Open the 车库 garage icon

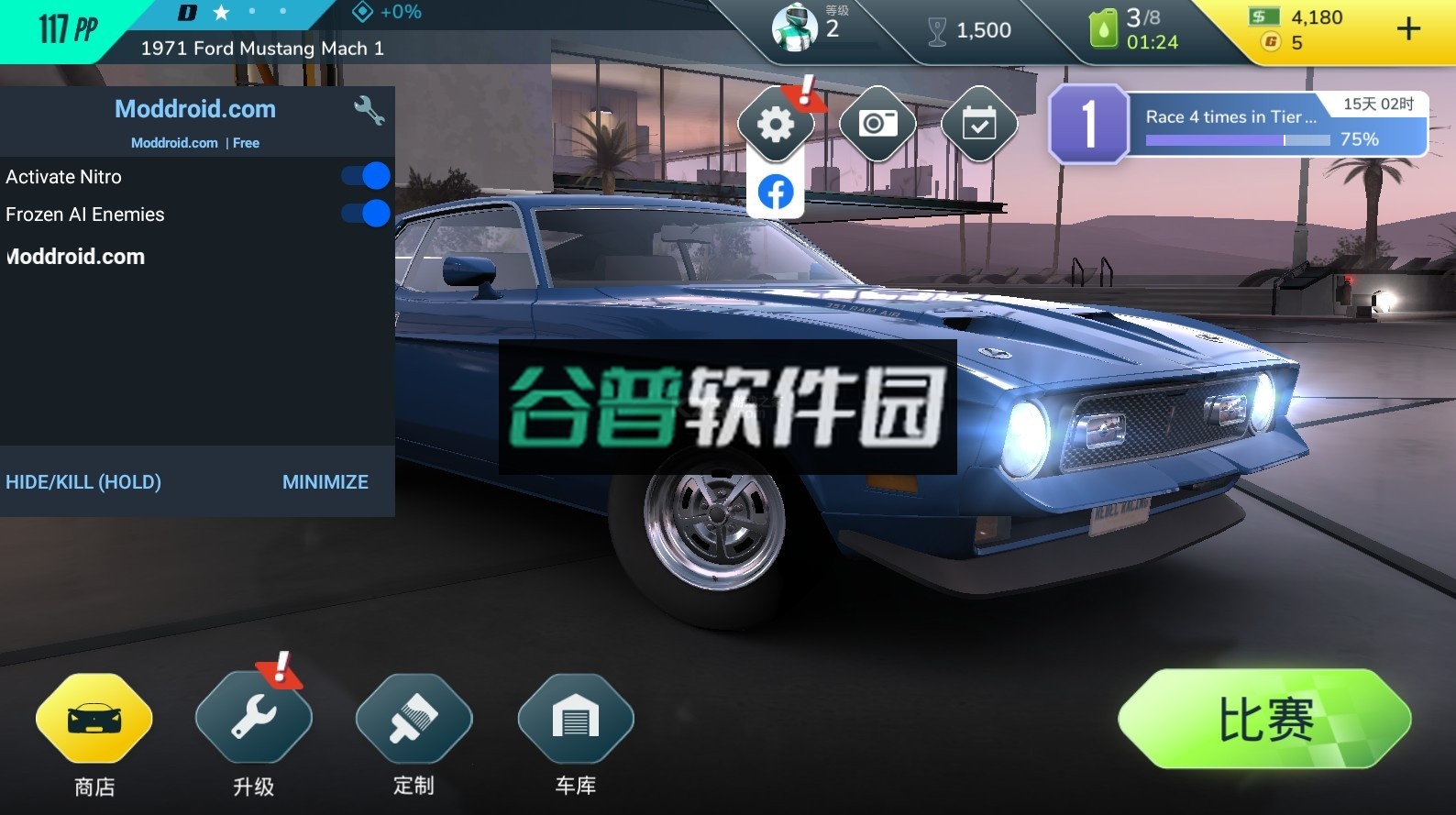(x=575, y=718)
